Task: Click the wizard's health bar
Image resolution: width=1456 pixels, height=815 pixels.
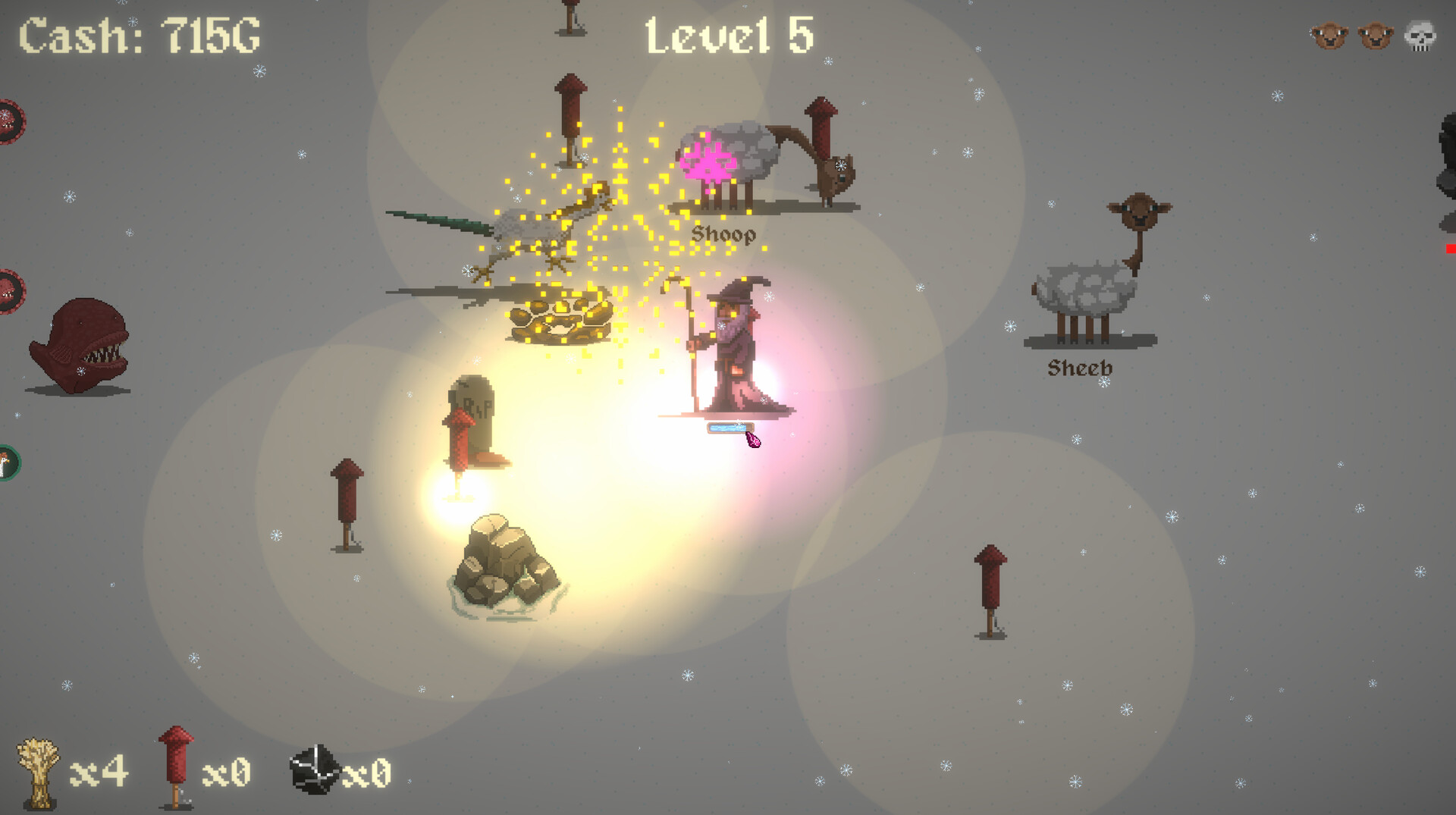Action: 730,429
